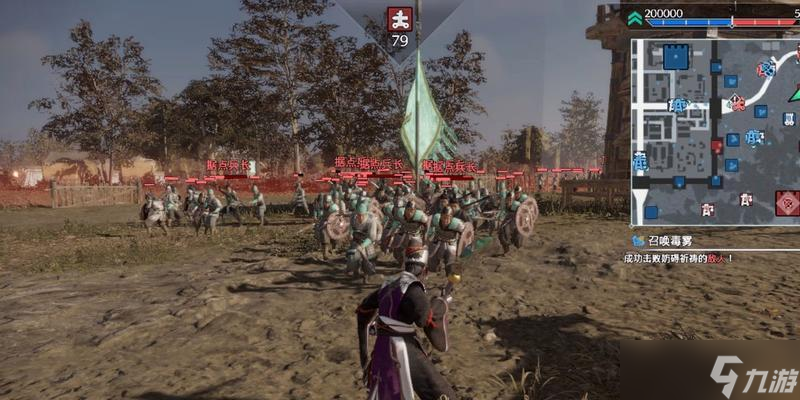Click the green morale chevron icon
This screenshot has height=400, width=800.
tap(634, 18)
